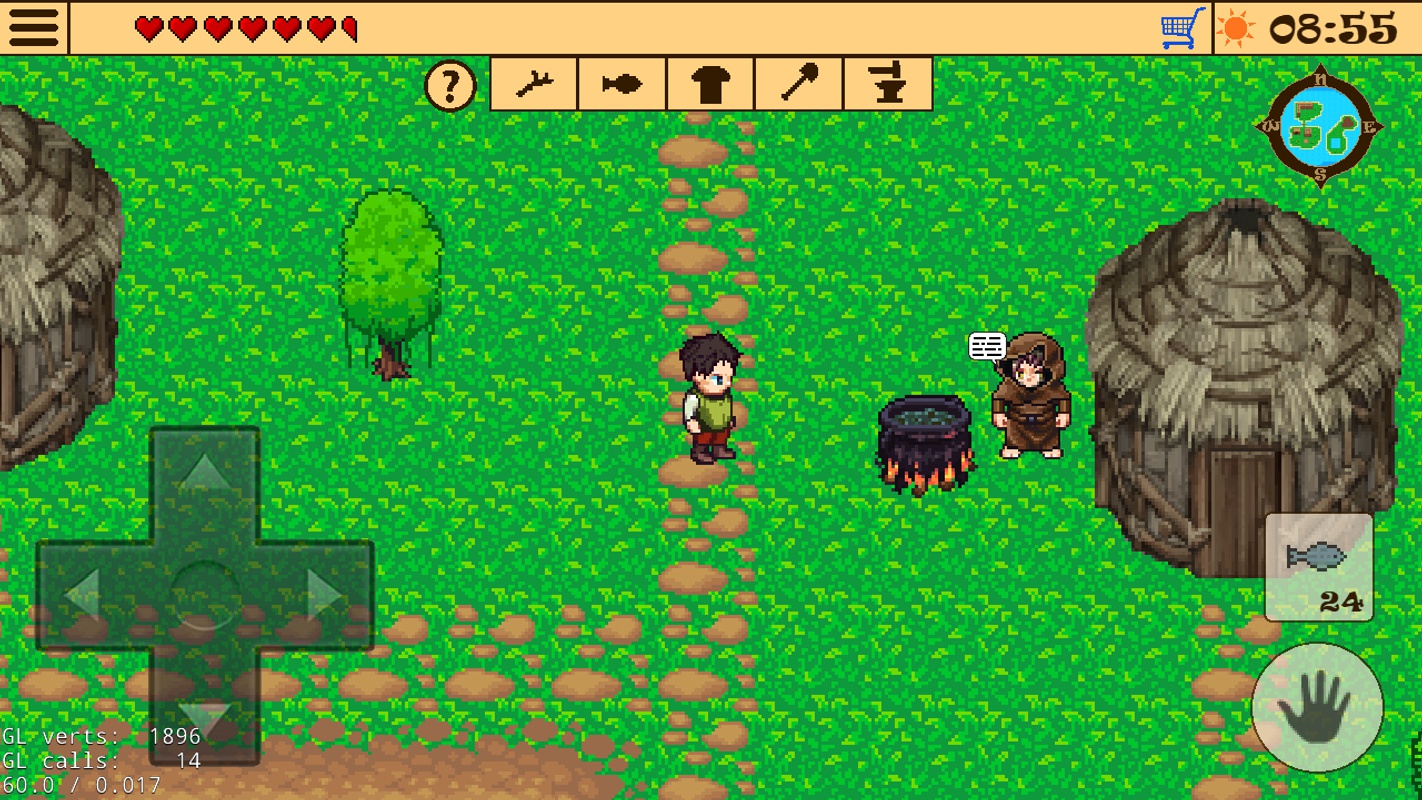The width and height of the screenshot is (1422, 800).
Task: Tap the sun weather icon
Action: coord(1235,27)
